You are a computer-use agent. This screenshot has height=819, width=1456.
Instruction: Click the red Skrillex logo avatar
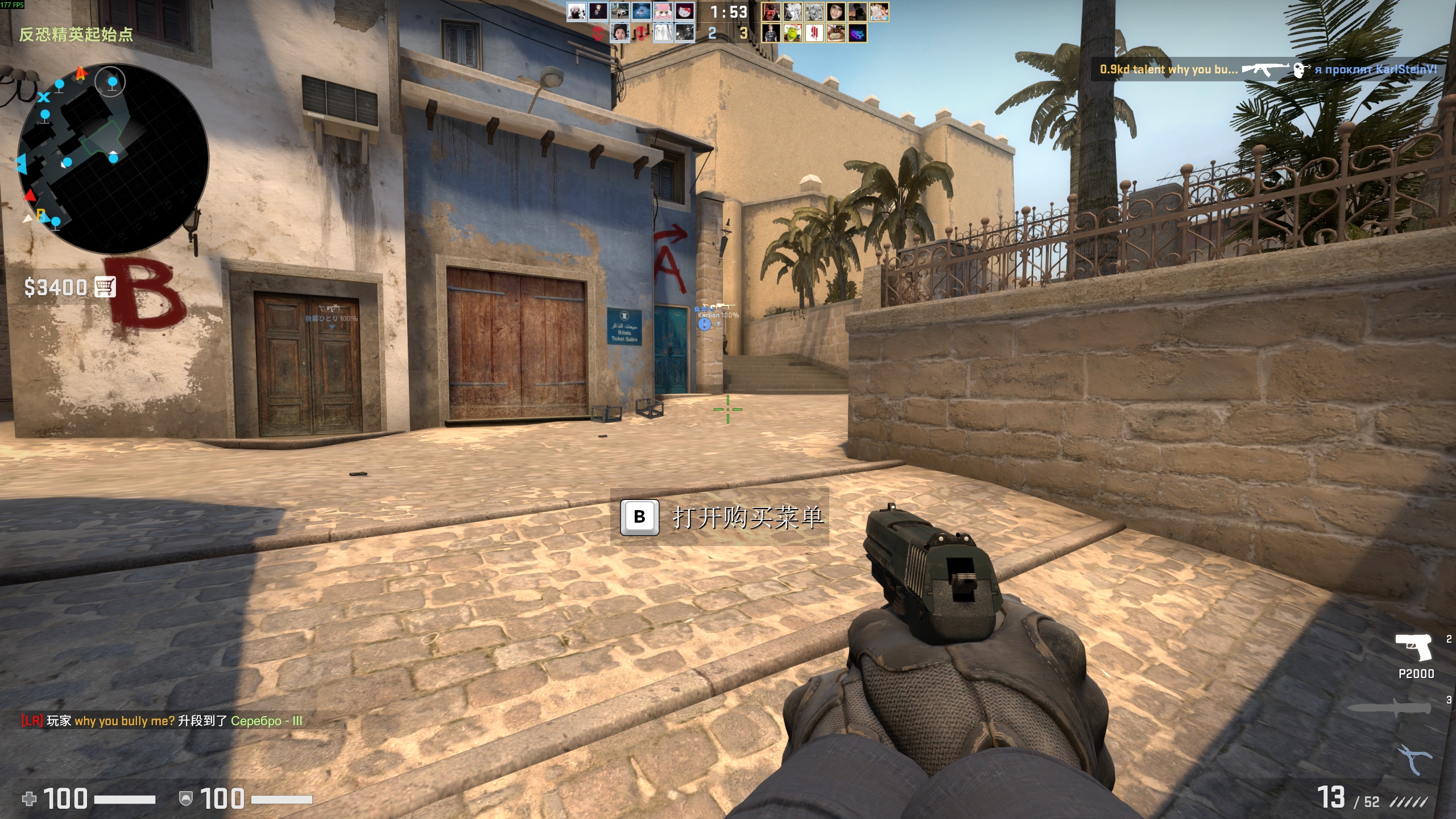pyautogui.click(x=814, y=33)
